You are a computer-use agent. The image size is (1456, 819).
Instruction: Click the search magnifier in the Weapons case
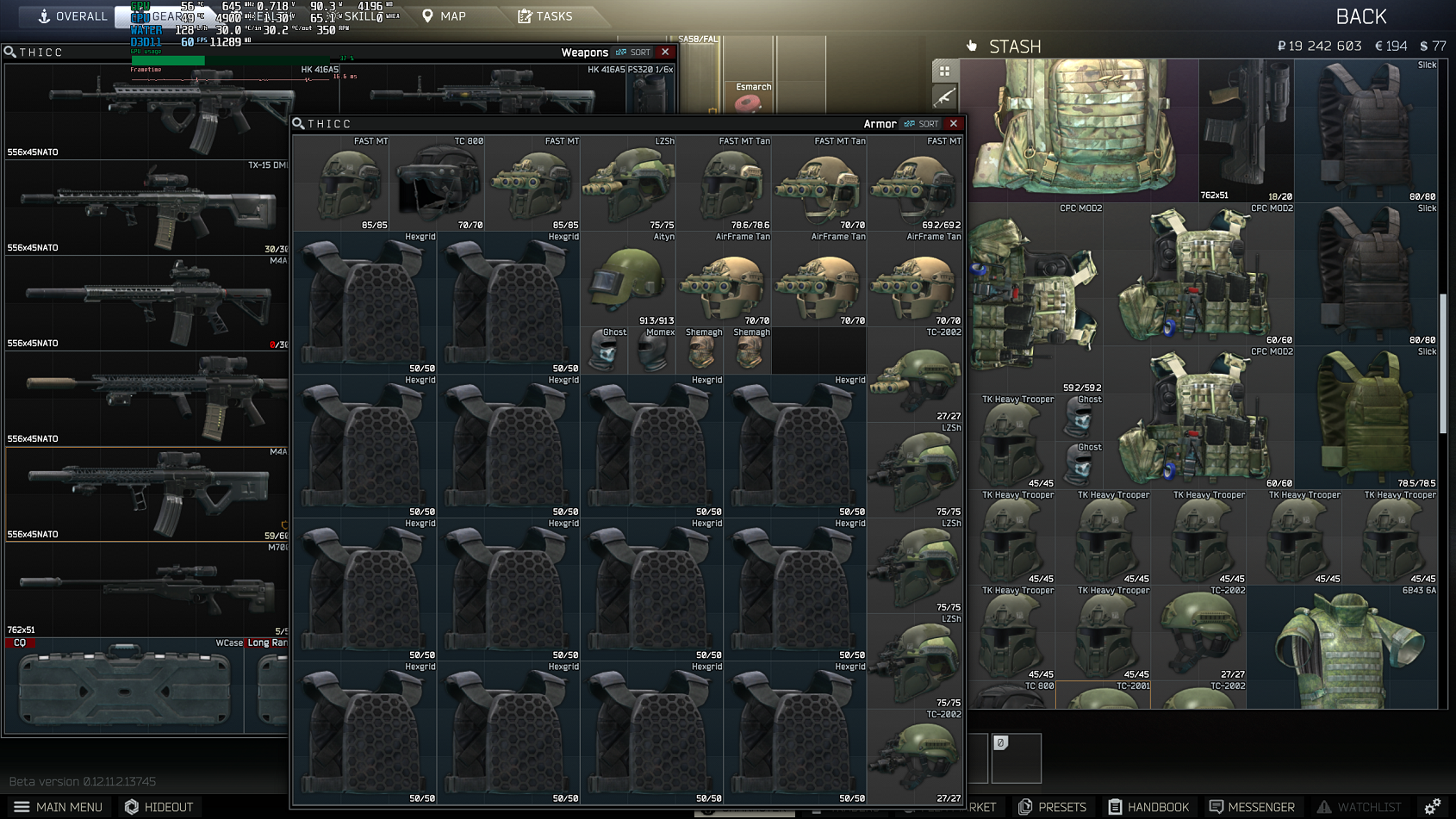coord(9,52)
